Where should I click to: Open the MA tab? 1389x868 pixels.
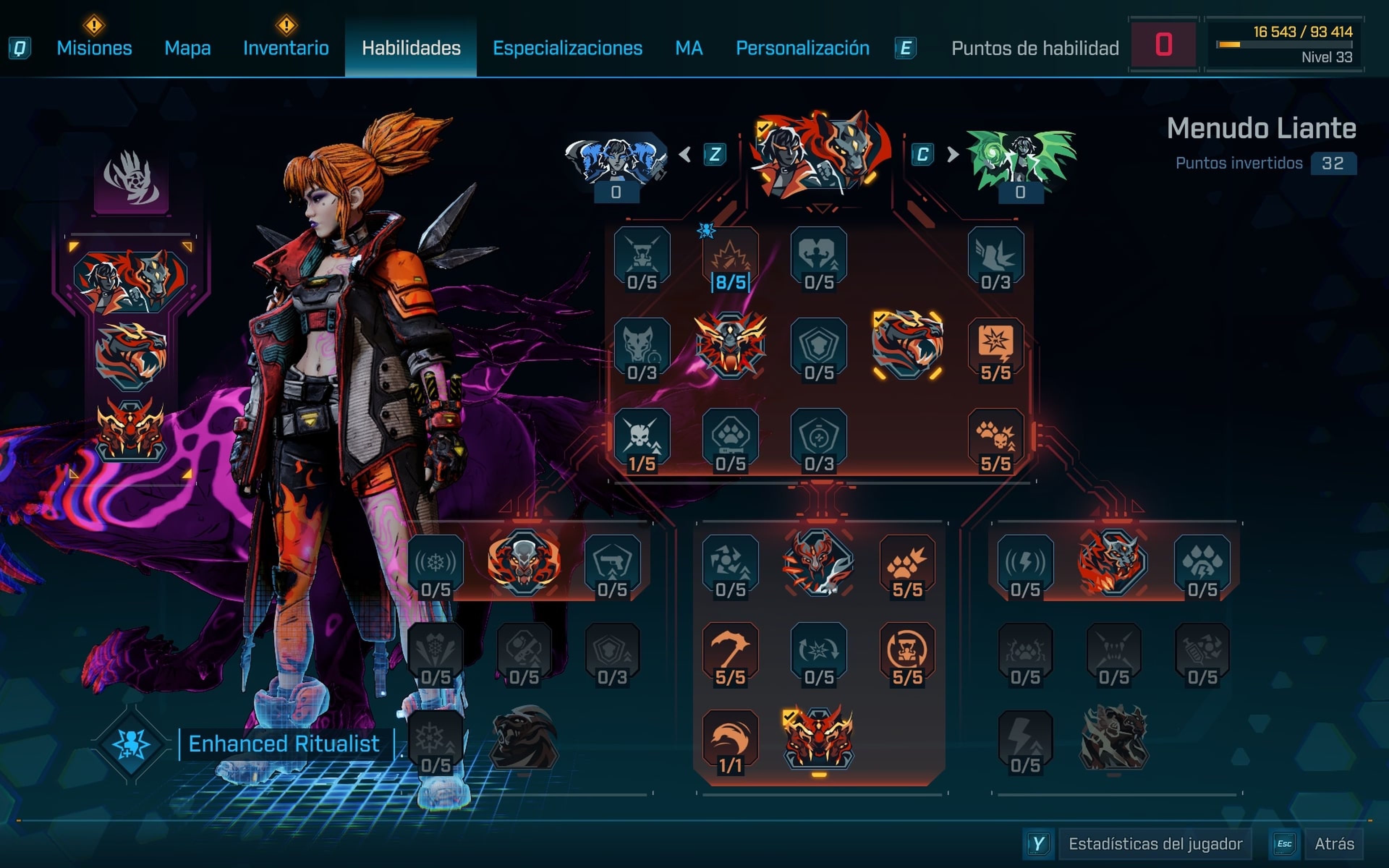(x=689, y=48)
